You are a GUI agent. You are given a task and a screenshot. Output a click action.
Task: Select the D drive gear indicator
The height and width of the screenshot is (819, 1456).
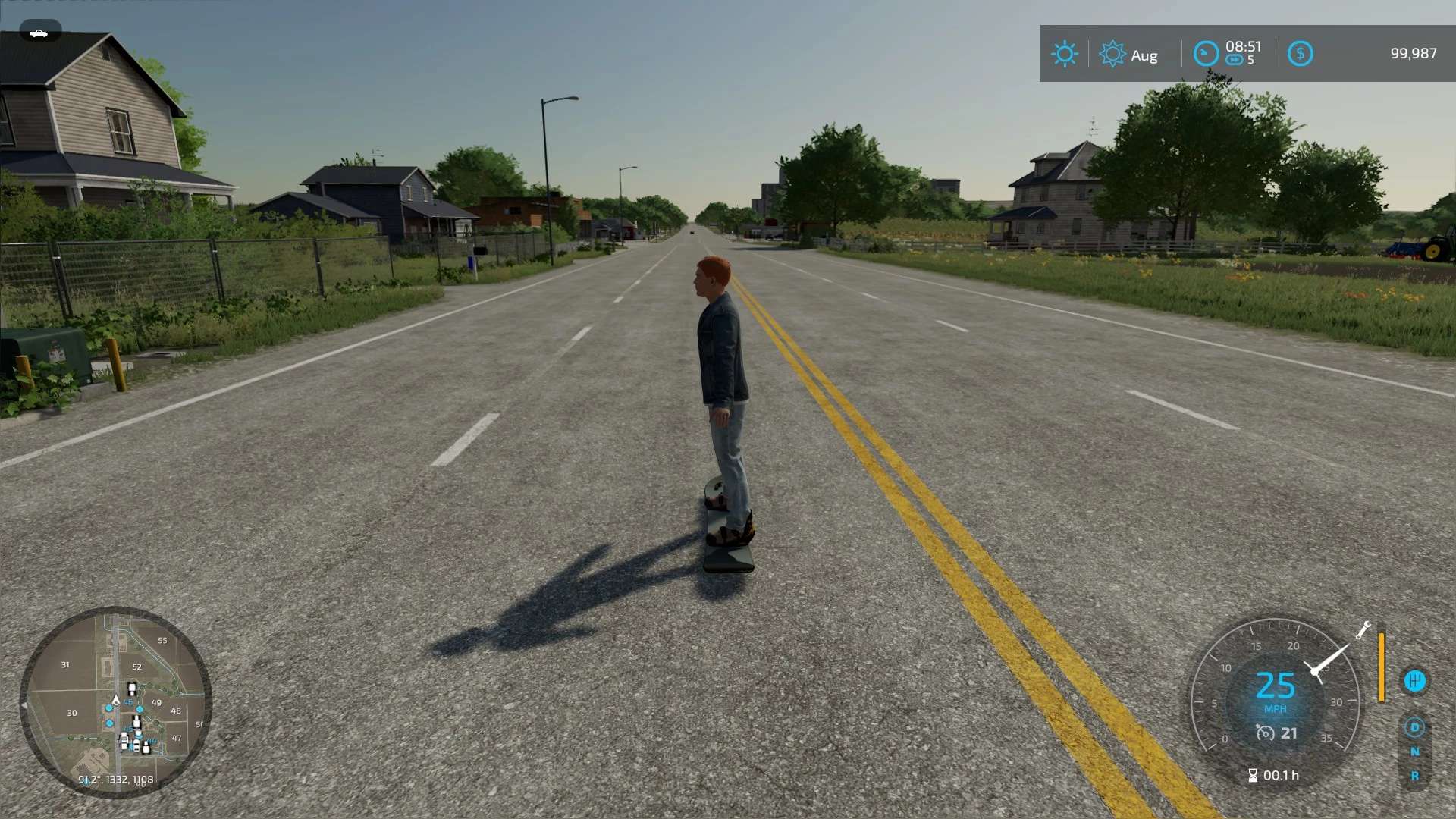pyautogui.click(x=1414, y=727)
